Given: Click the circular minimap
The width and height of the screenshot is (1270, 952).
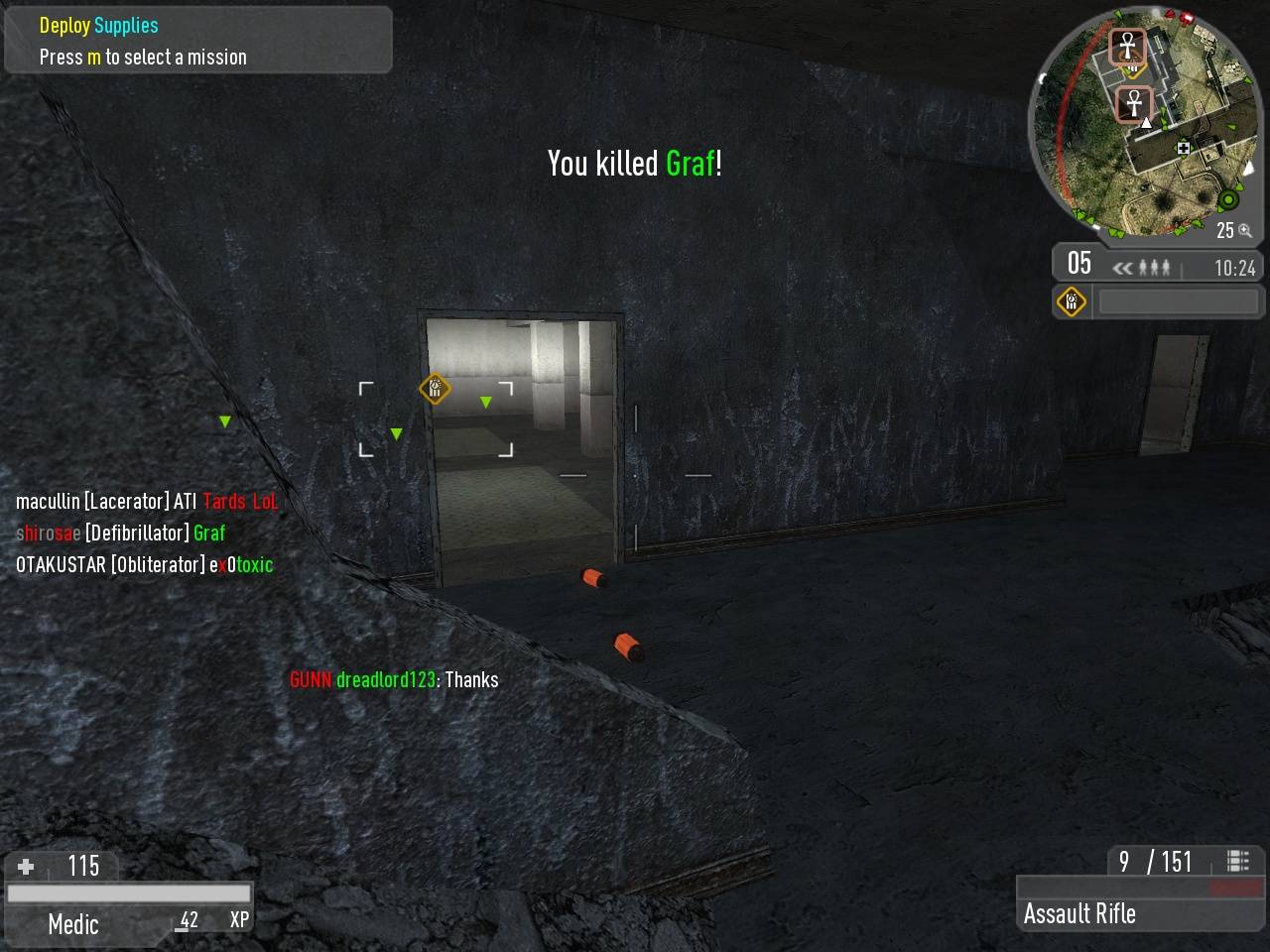Looking at the screenshot, I should (1144, 124).
